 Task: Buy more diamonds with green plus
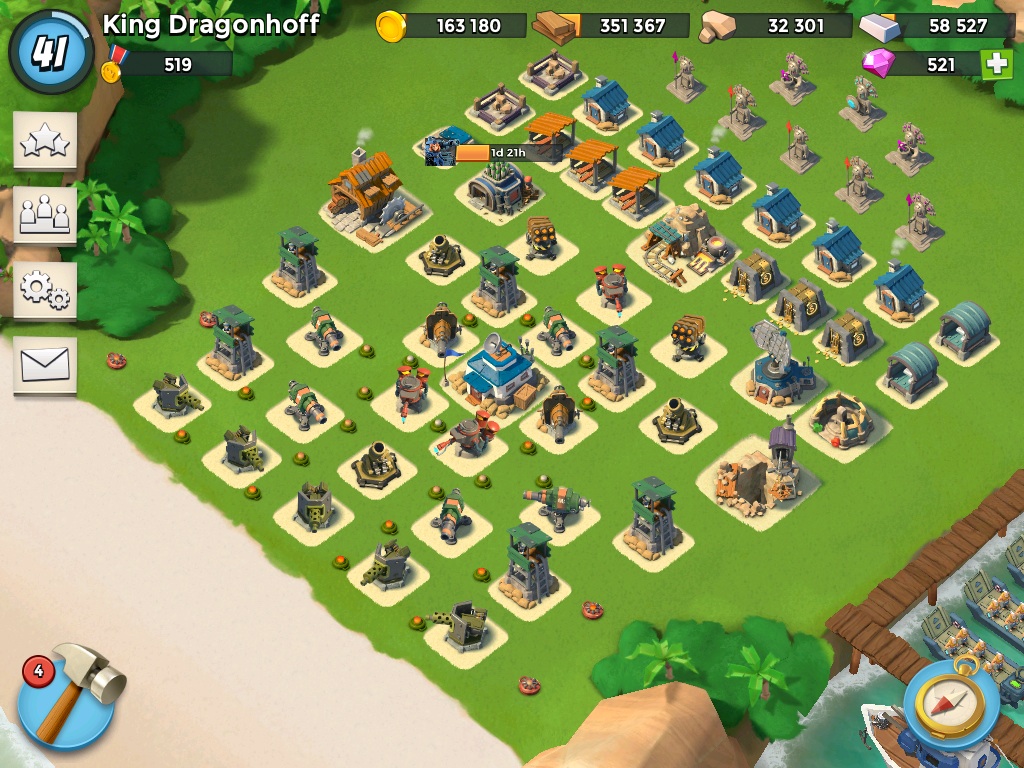pyautogui.click(x=995, y=64)
